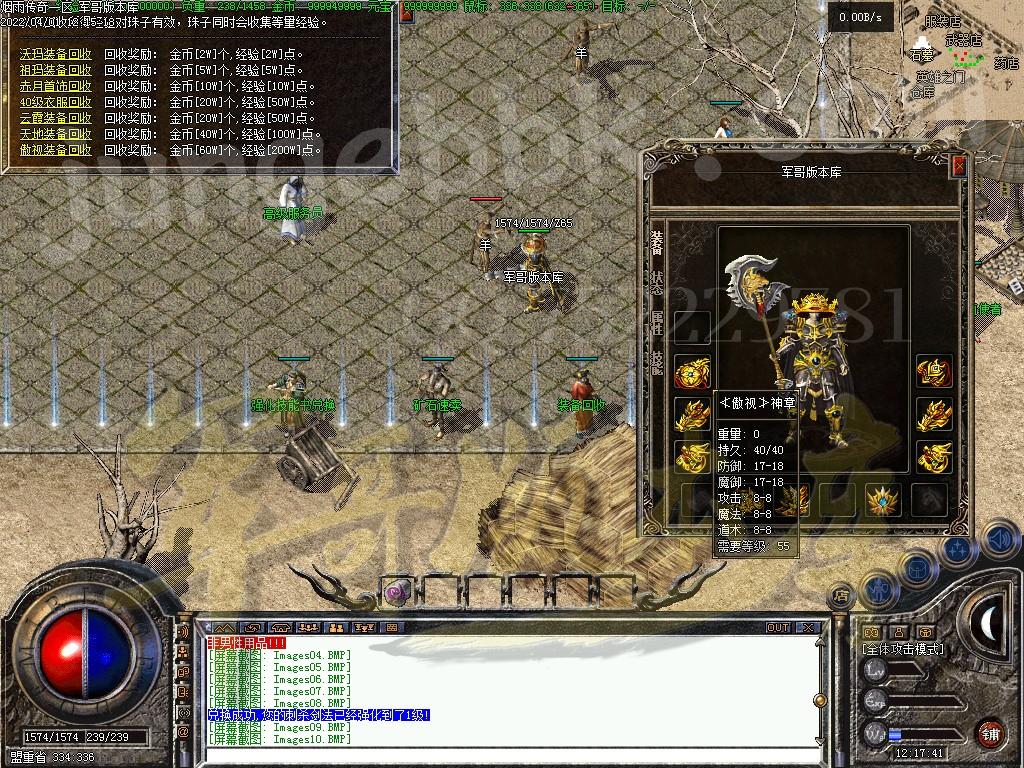Image resolution: width=1024 pixels, height=768 pixels.
Task: Choose the 40级衣服回收 recycle option
Action: pos(55,102)
